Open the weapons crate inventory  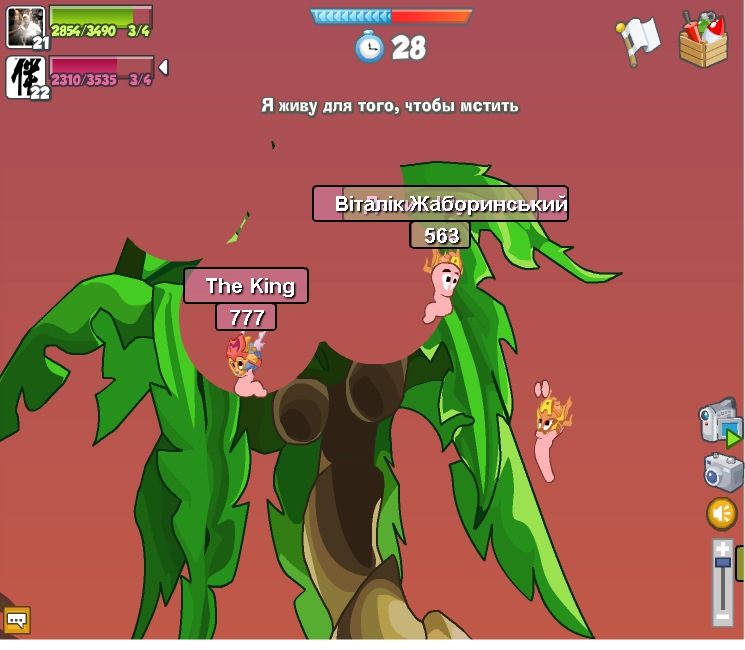[x=703, y=40]
